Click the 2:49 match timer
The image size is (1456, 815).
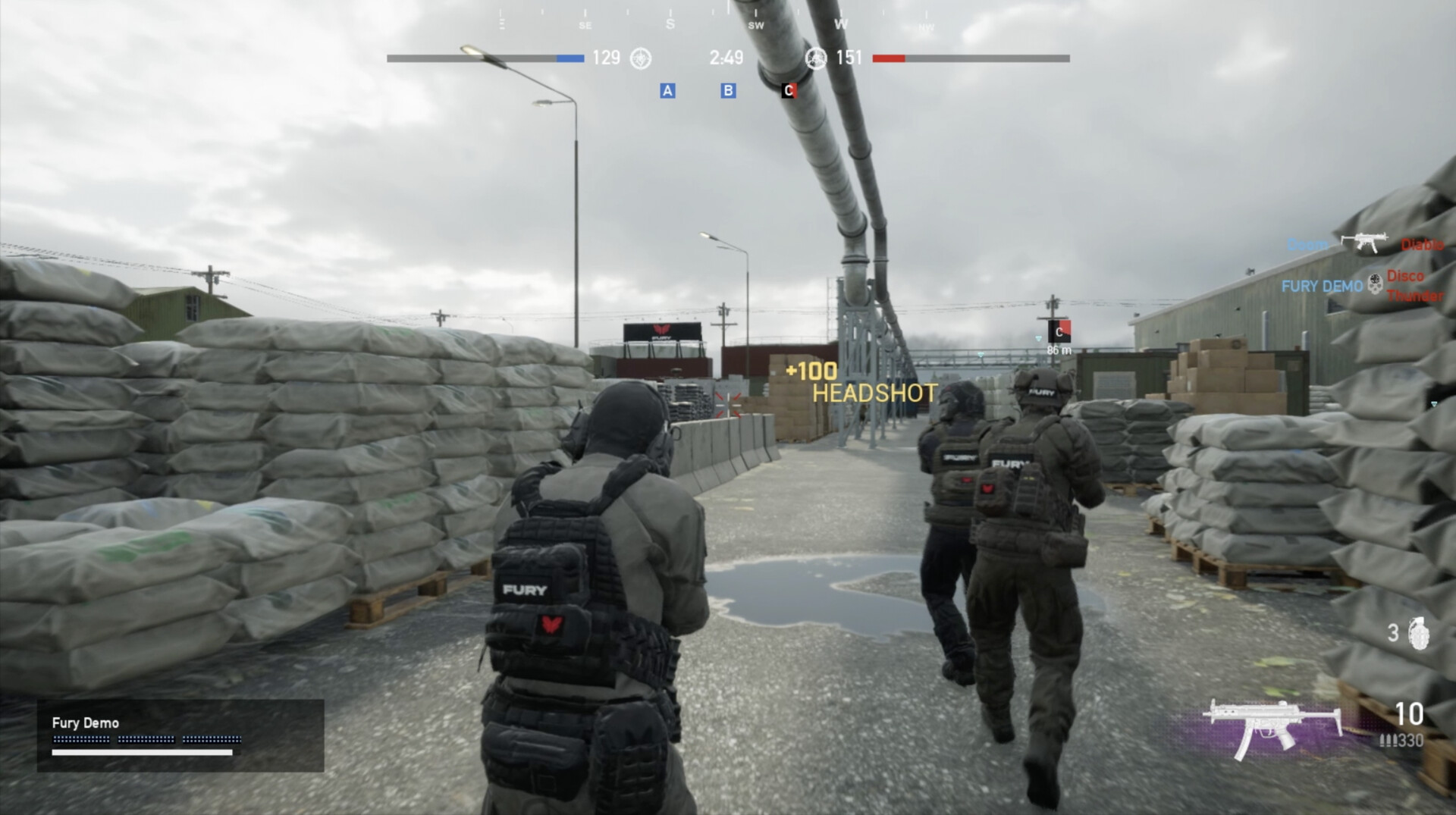click(726, 58)
